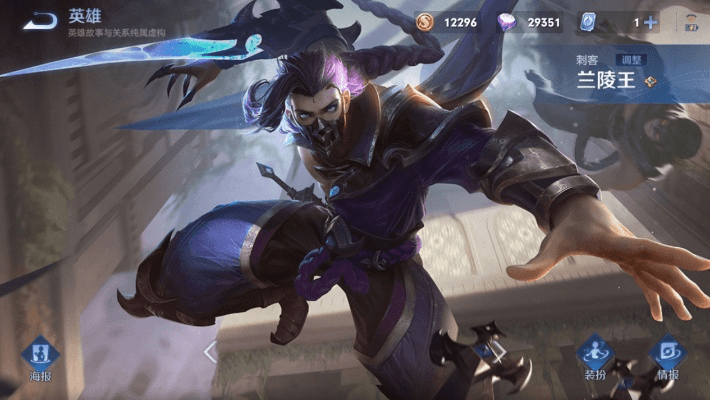The image size is (710, 400).
Task: Click the small badge beside 兰陵王
Action: pyautogui.click(x=650, y=82)
